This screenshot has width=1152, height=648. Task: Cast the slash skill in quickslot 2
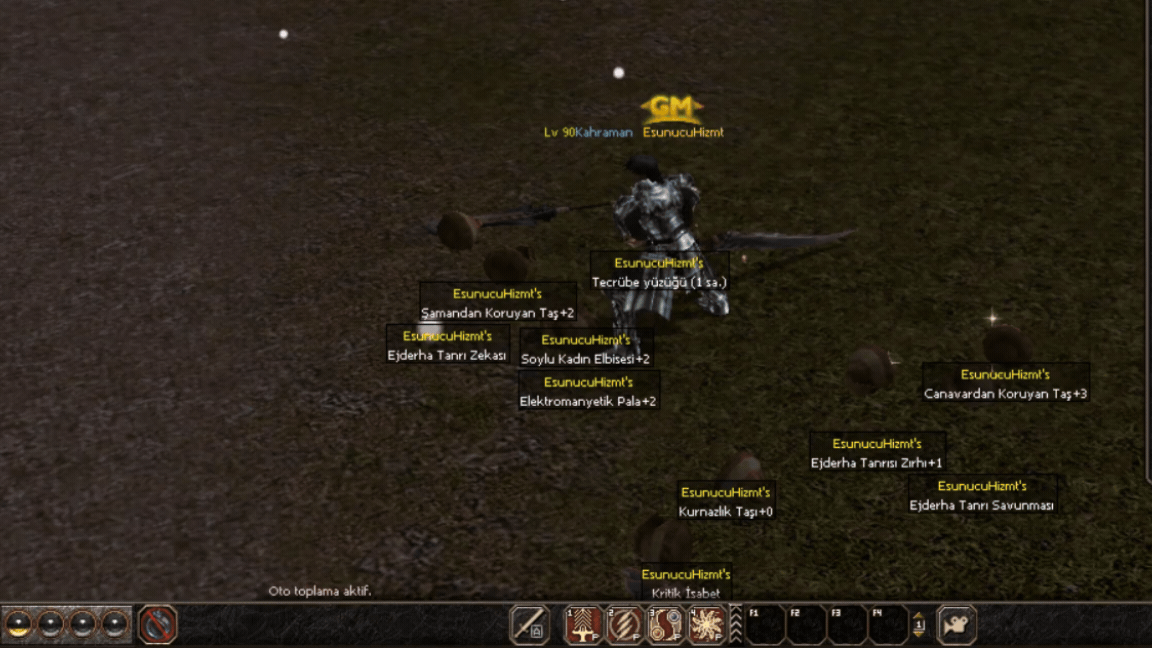click(x=625, y=625)
